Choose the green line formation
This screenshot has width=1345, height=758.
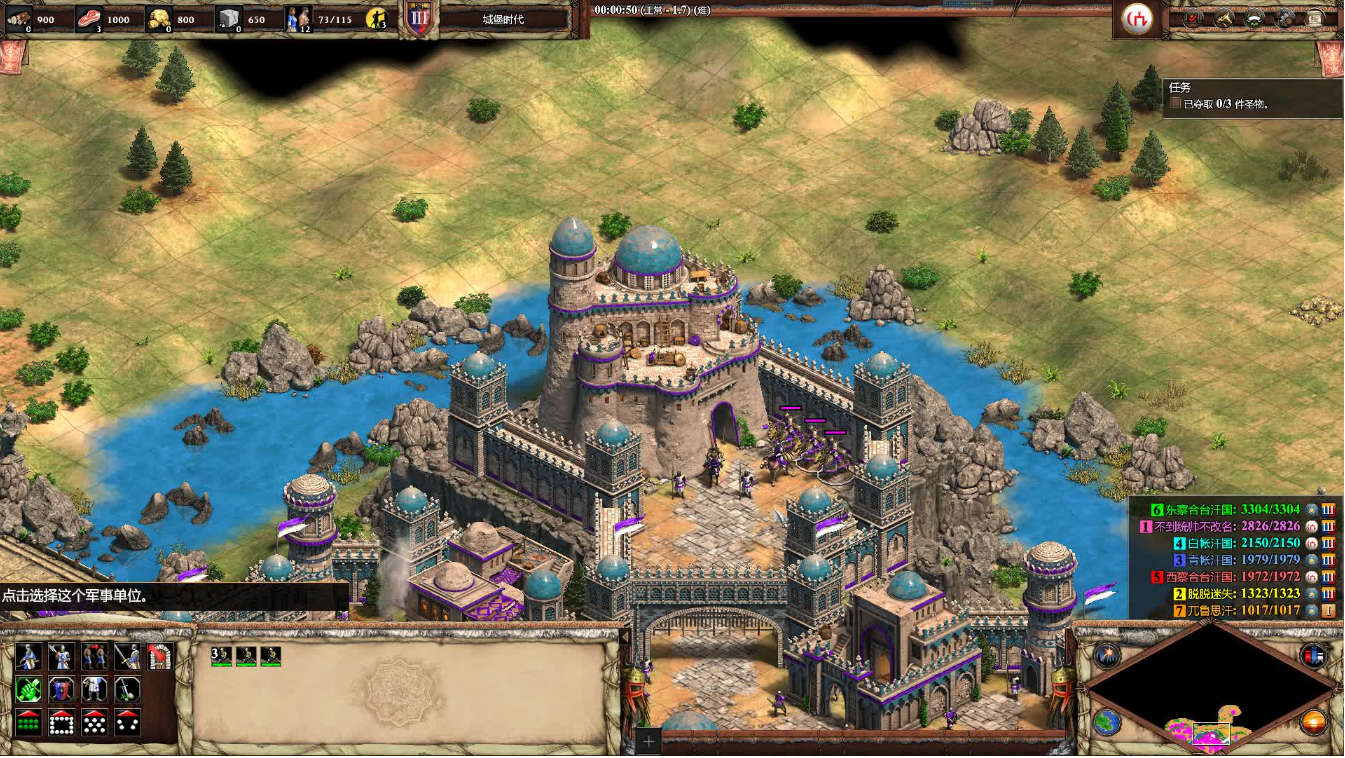pos(29,721)
